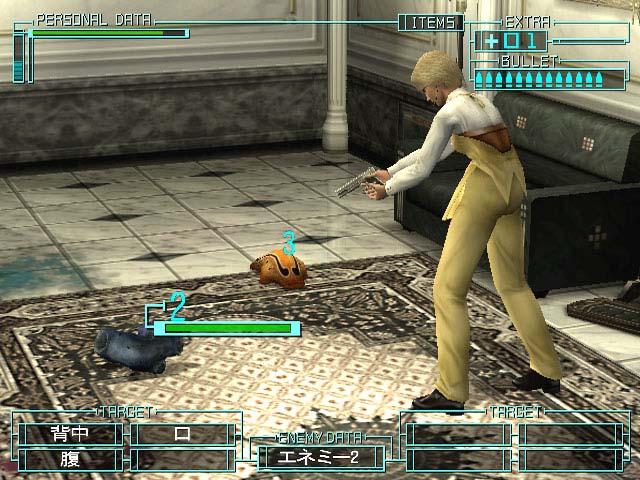Viewport: 640px width, 480px height.
Task: Select the 背中 target option
Action: coord(70,434)
